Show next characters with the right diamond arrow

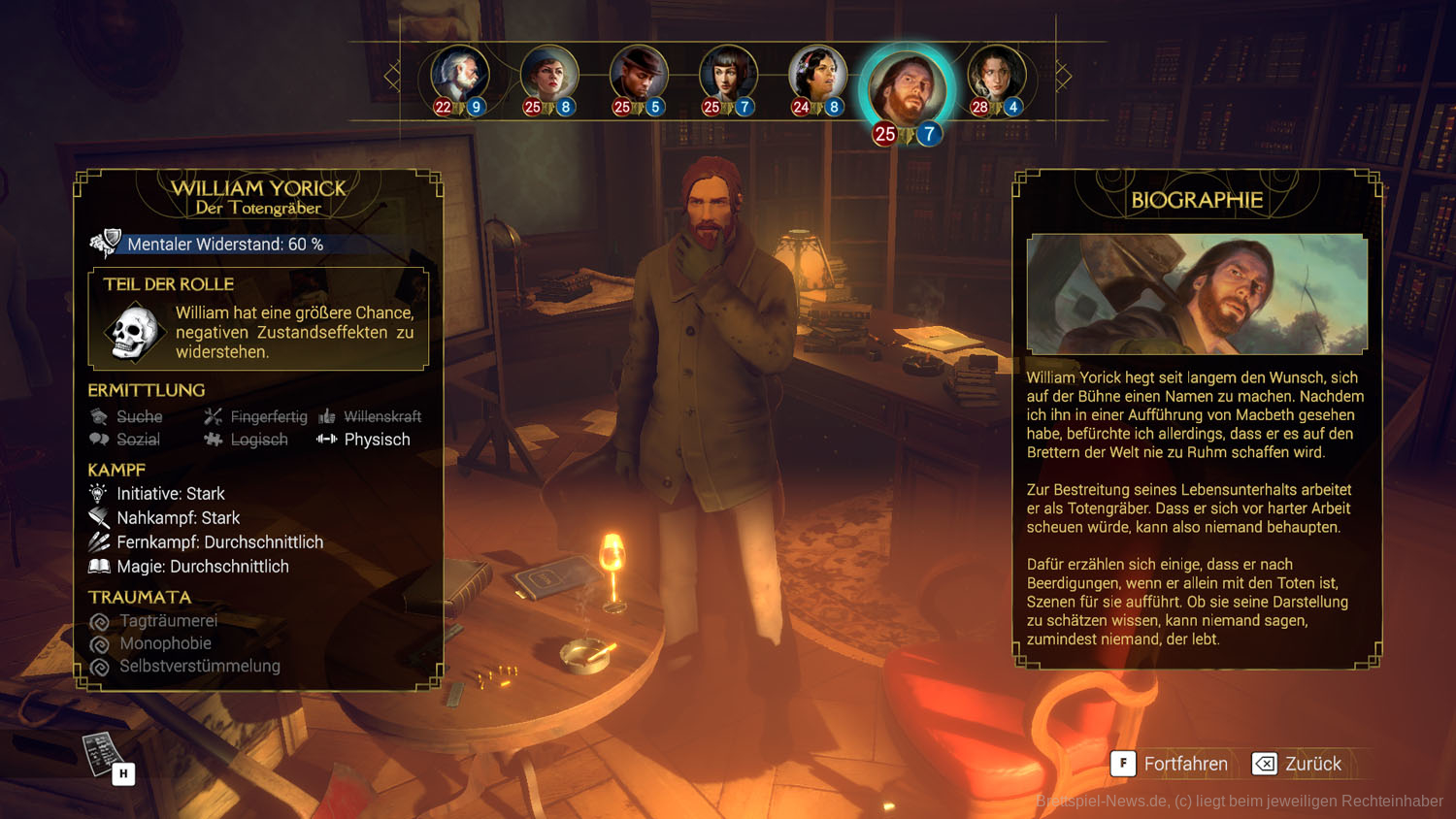[1063, 76]
